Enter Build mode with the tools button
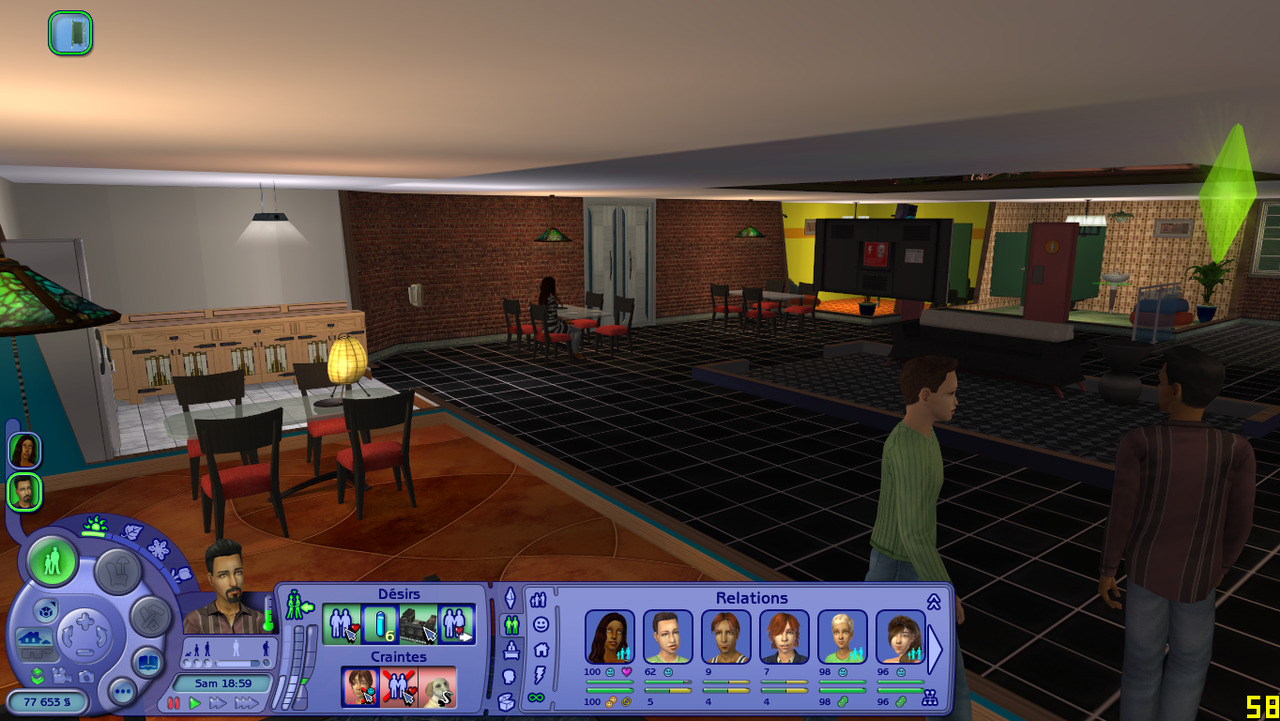The height and width of the screenshot is (721, 1280). (150, 617)
